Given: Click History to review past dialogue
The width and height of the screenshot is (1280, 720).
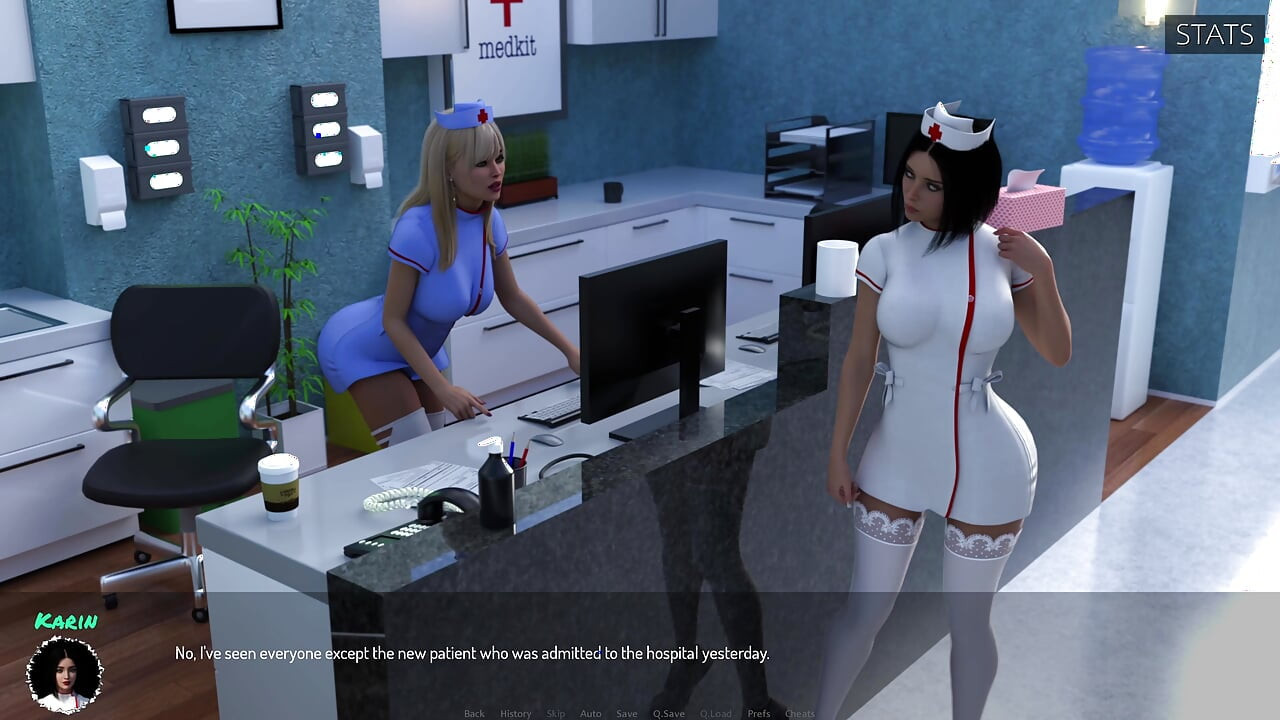Looking at the screenshot, I should click(x=515, y=713).
